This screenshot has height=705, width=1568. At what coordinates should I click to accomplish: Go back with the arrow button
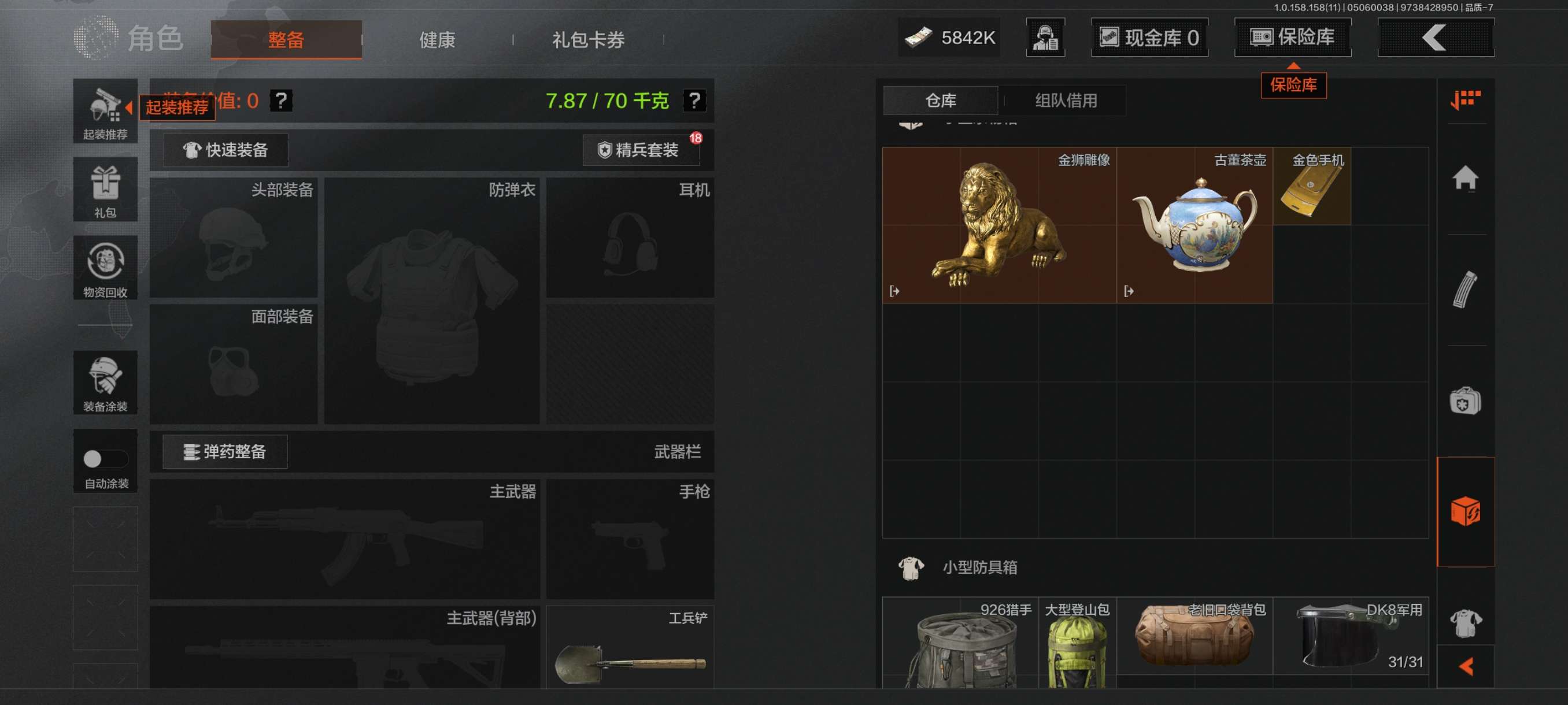[x=1434, y=38]
